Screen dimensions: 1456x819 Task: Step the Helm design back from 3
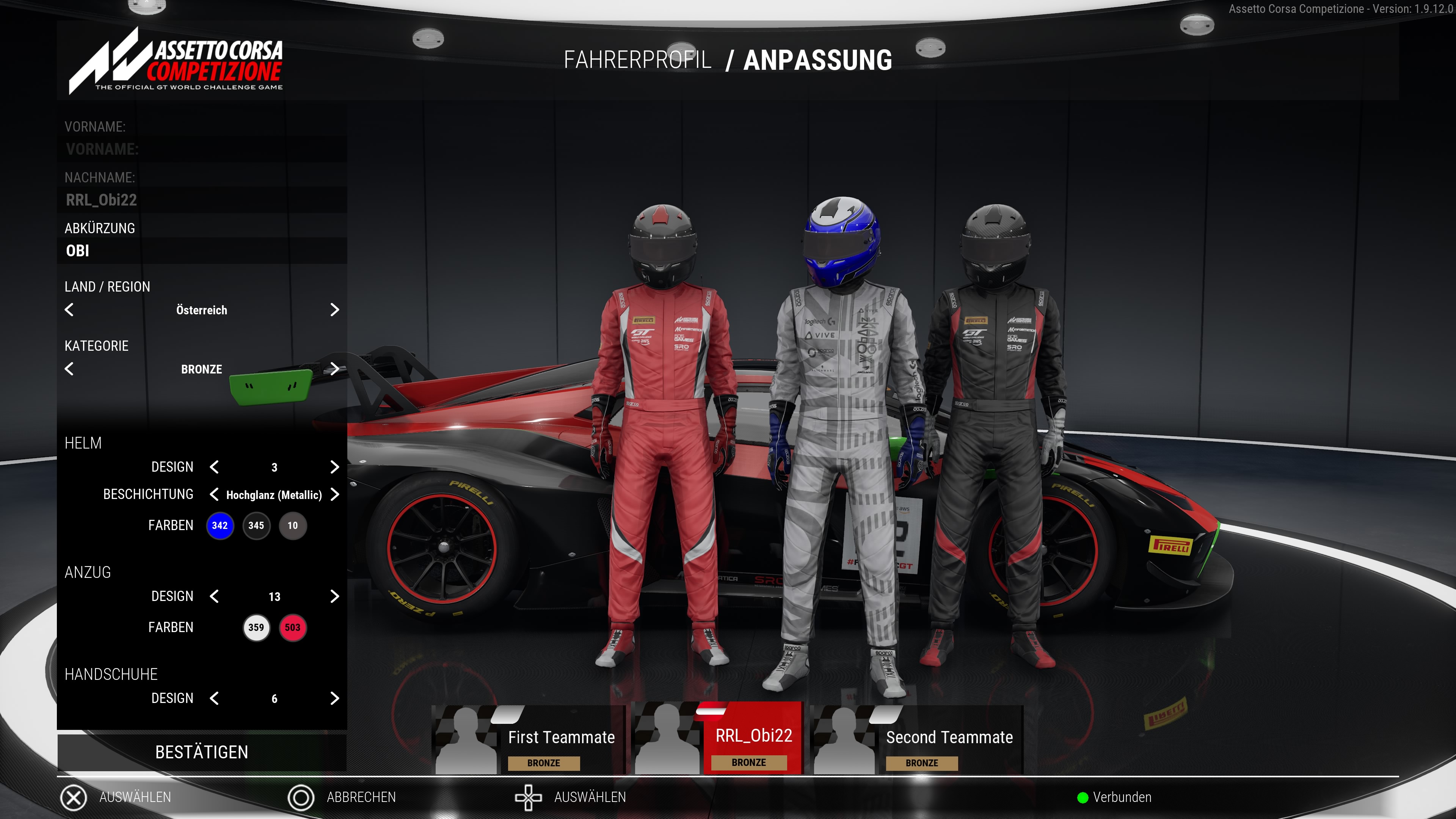tap(214, 467)
